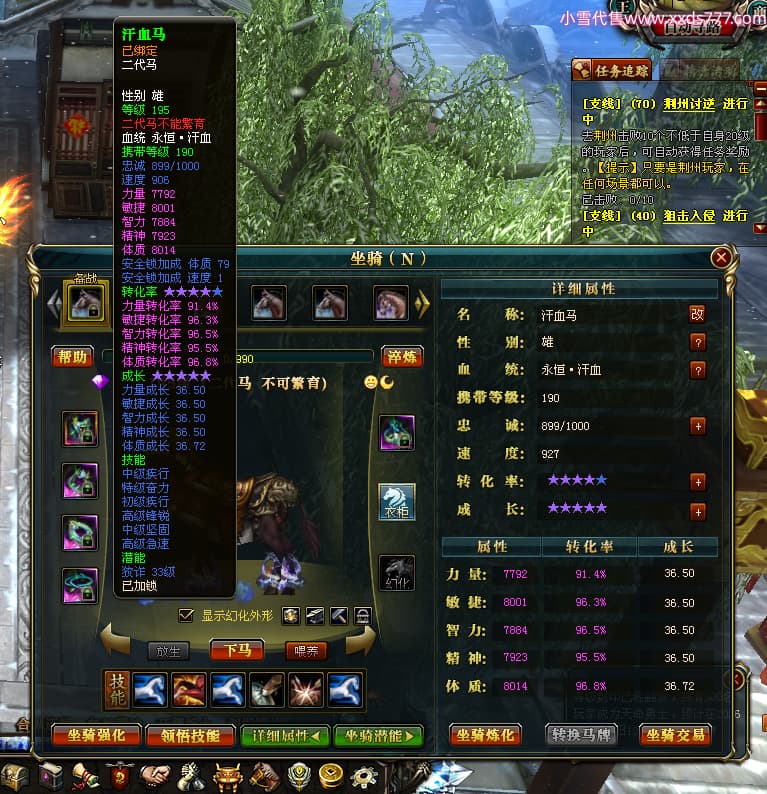Choose 领悟技能 to learn skills
The width and height of the screenshot is (767, 794).
190,736
